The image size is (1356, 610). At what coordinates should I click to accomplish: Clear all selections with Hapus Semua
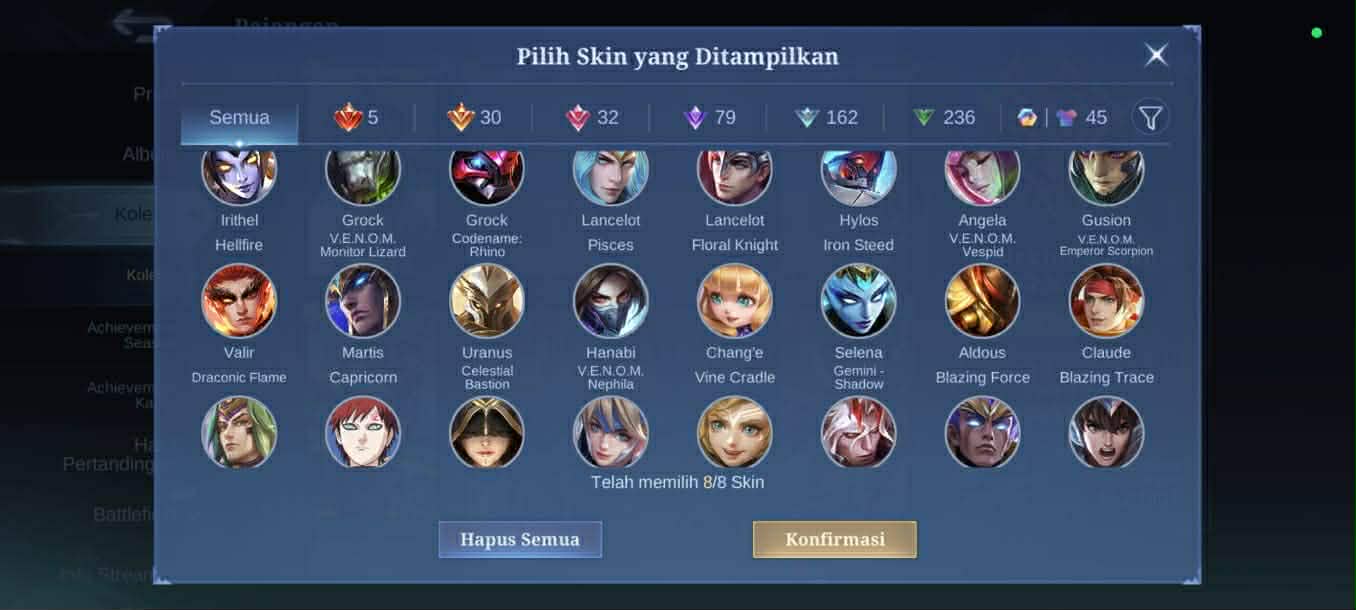(x=520, y=539)
